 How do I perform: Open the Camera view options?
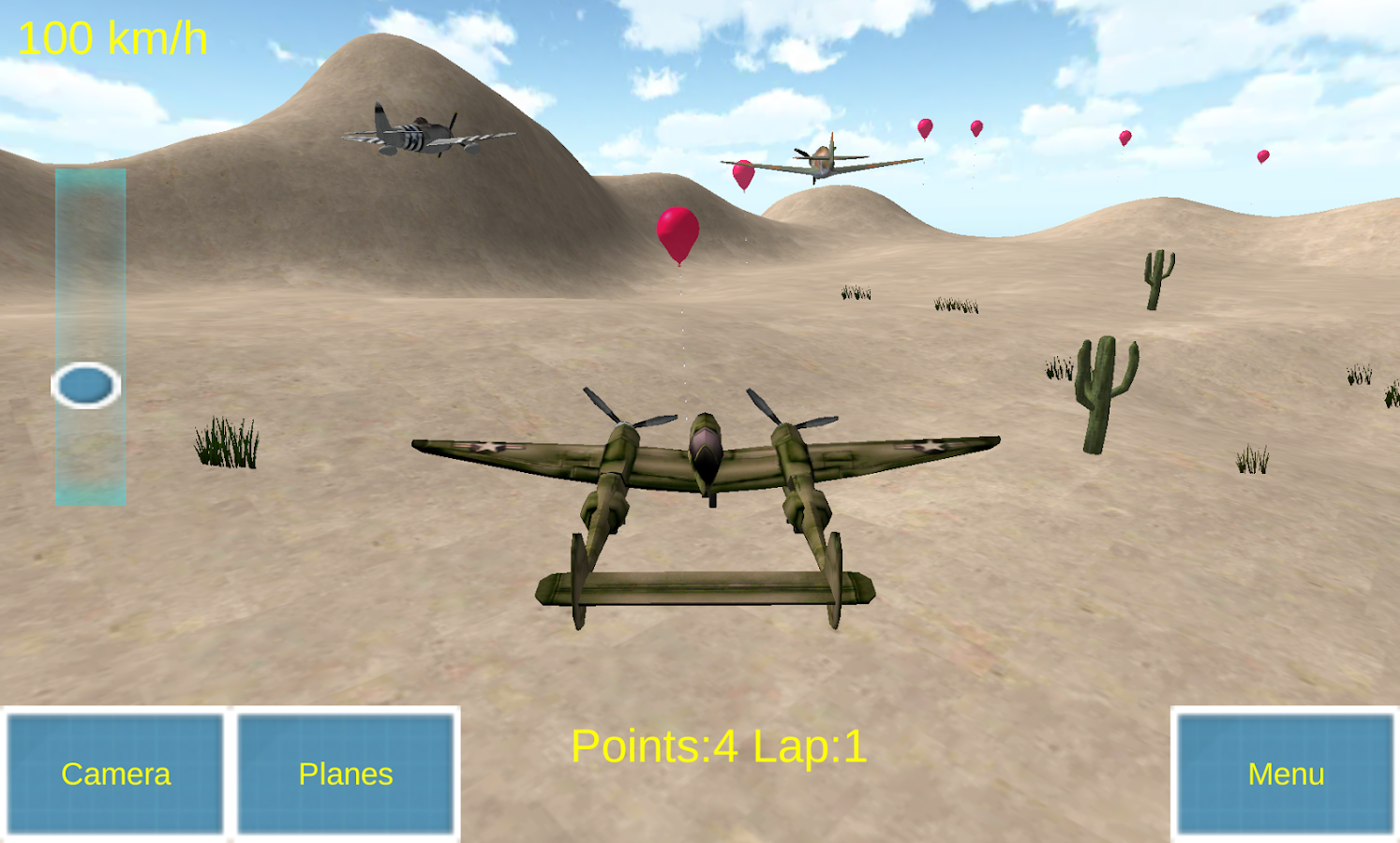114,774
